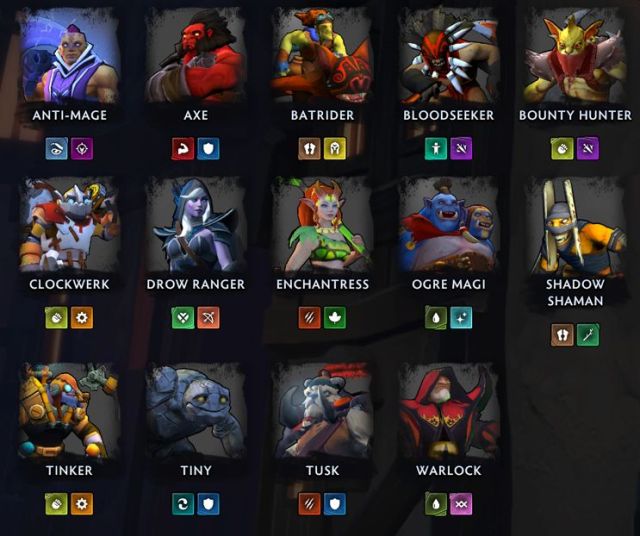The width and height of the screenshot is (640, 536).
Task: Select the Warlock hero portrait
Action: pyautogui.click(x=448, y=411)
